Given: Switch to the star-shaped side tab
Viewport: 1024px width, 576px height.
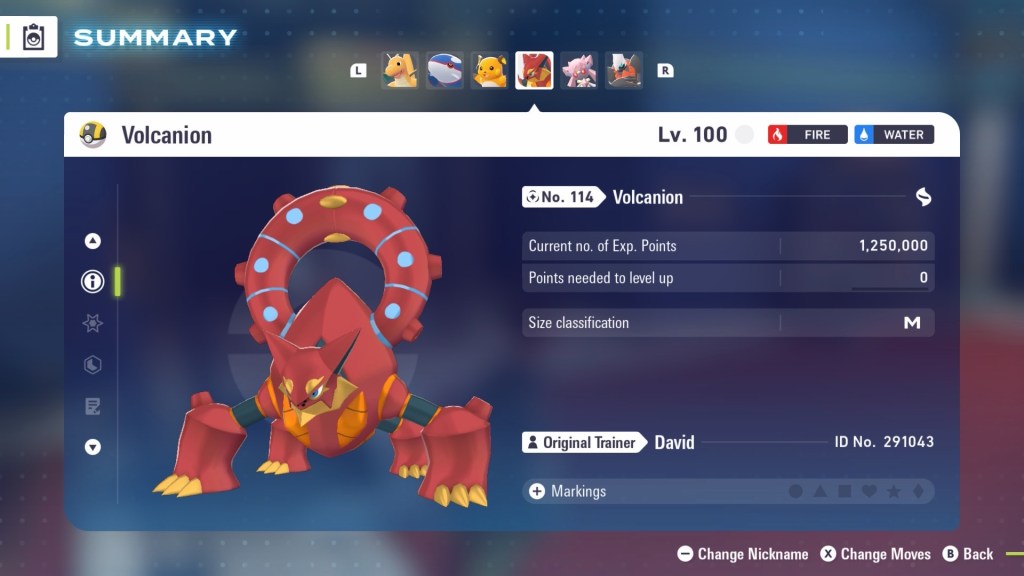Looking at the screenshot, I should [x=93, y=323].
